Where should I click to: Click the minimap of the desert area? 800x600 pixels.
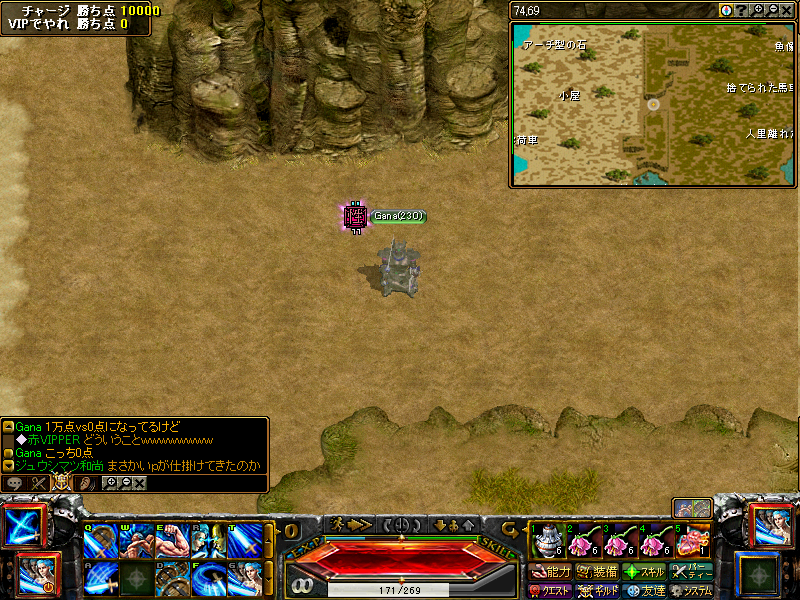(653, 104)
